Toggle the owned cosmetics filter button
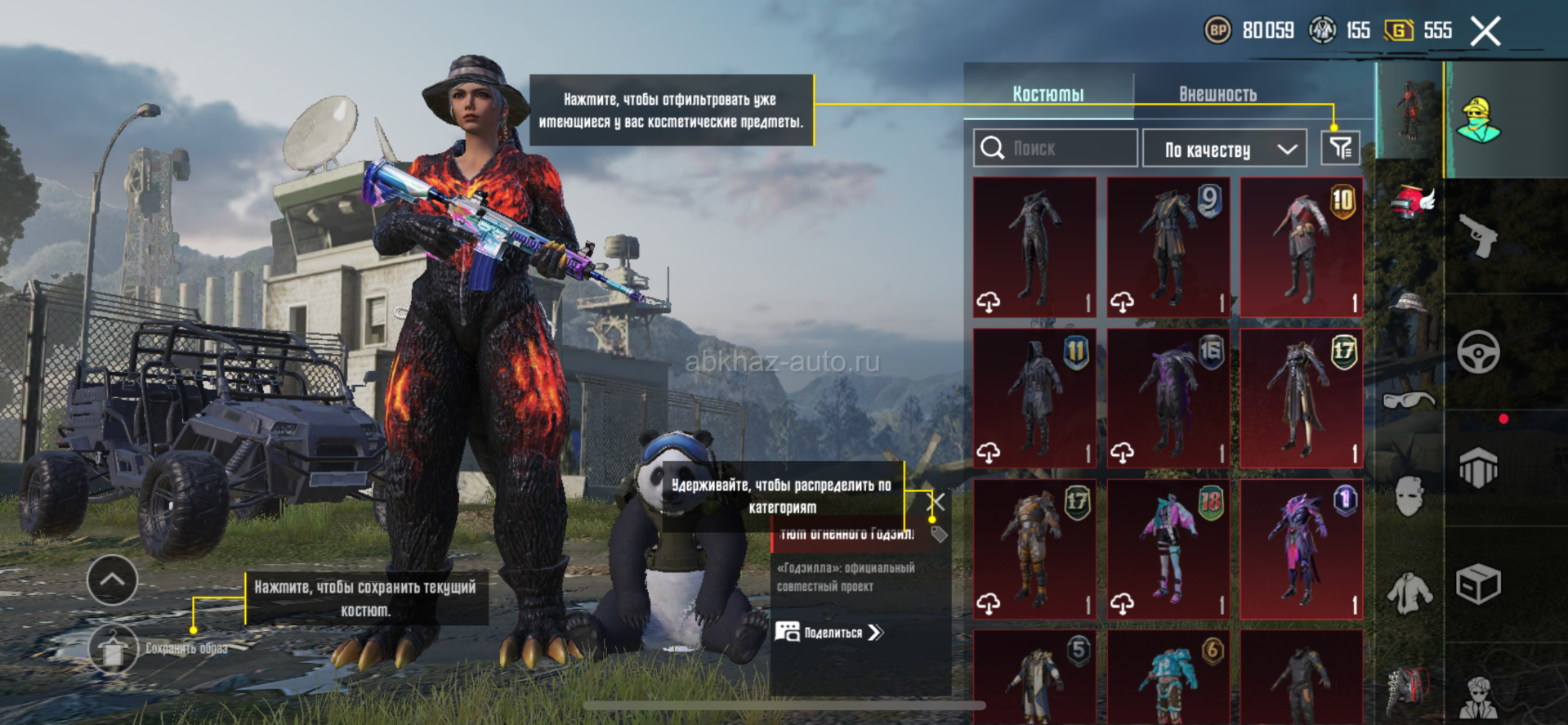The width and height of the screenshot is (1568, 725). click(1340, 149)
